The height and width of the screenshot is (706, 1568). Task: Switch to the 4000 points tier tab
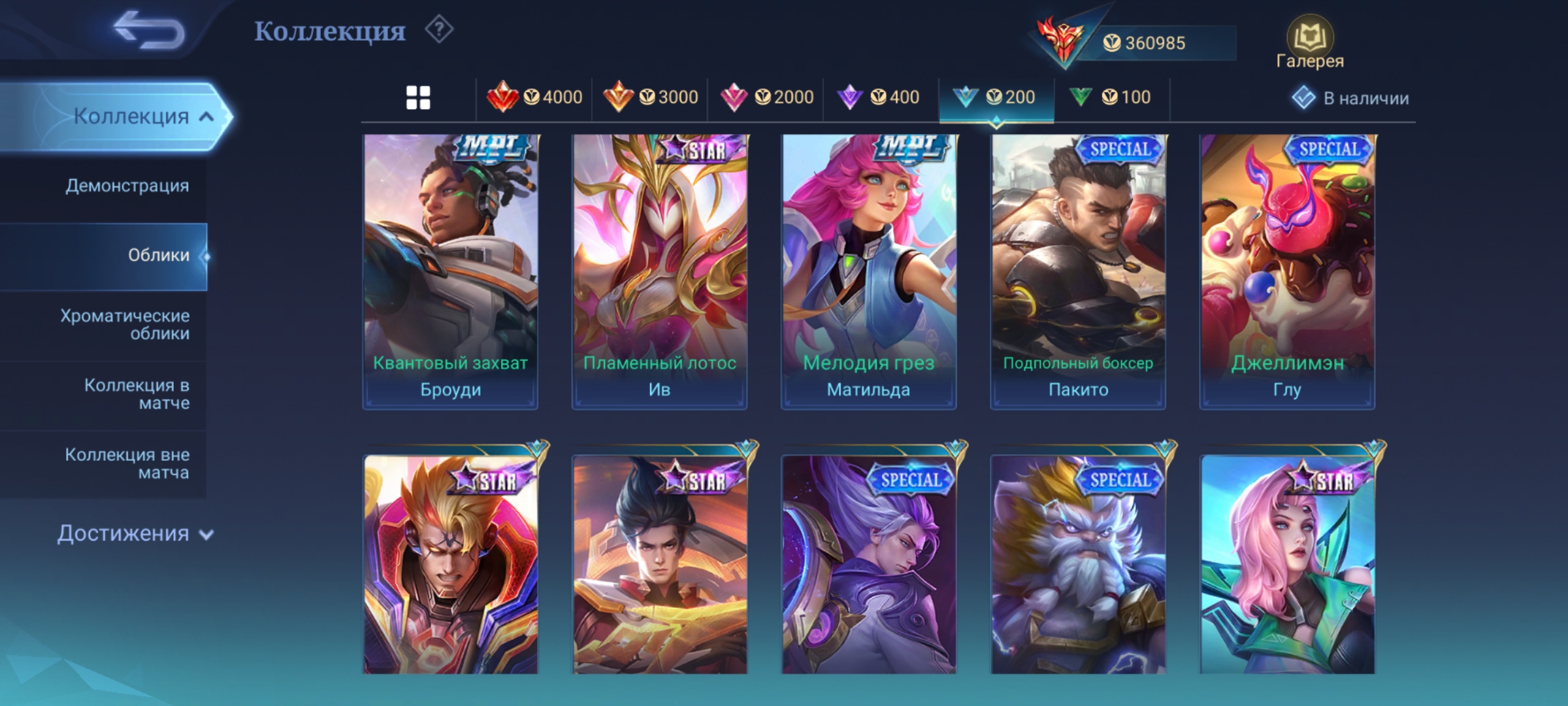534,98
